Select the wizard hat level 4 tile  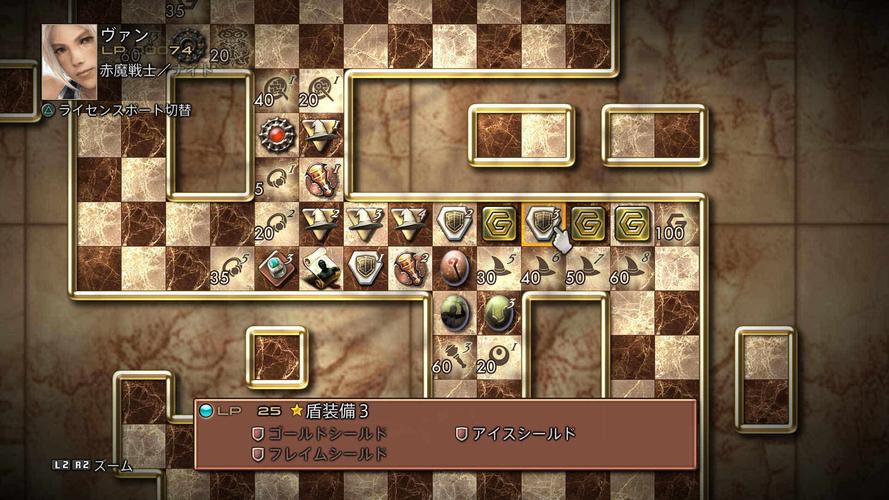[x=409, y=224]
